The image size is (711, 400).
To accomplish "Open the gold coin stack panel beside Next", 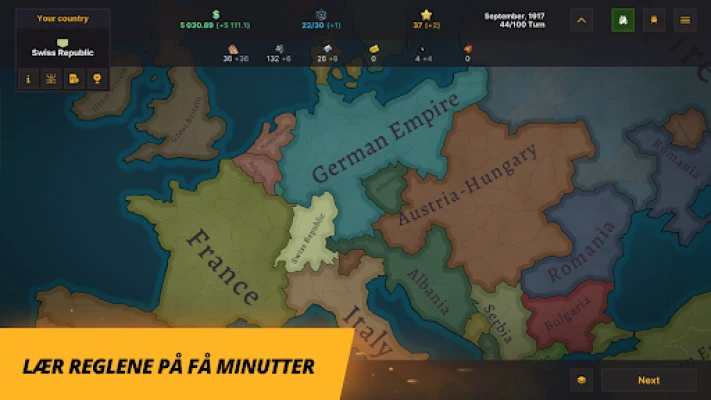I will 583,380.
